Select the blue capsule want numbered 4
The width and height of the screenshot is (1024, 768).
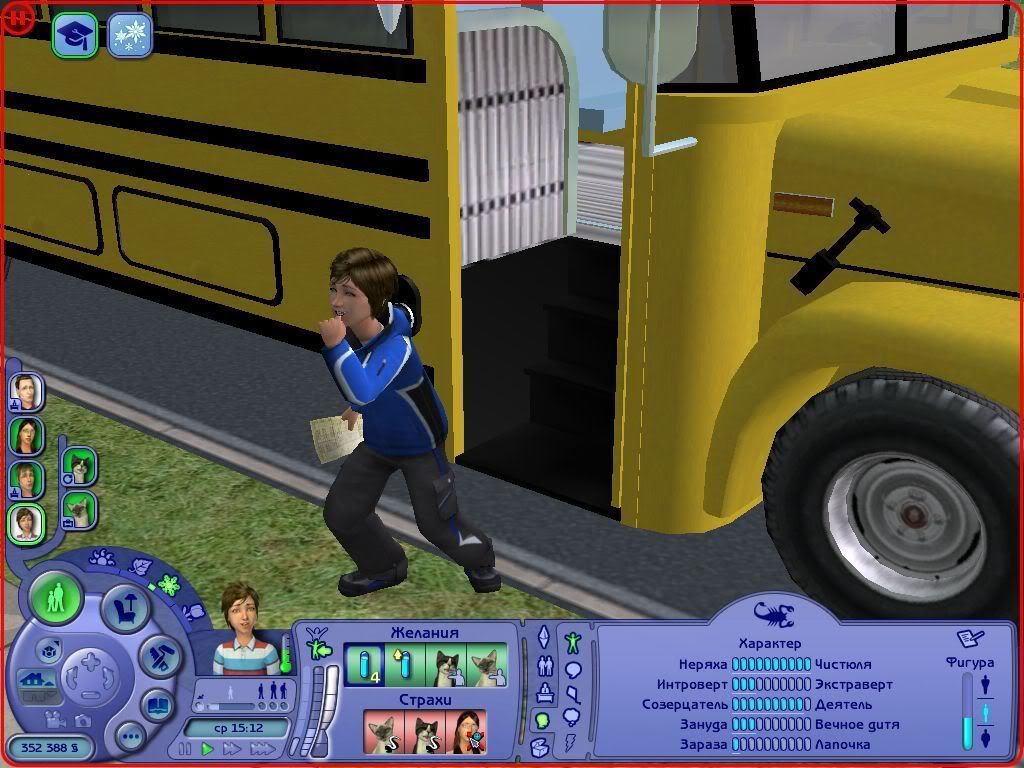[364, 664]
